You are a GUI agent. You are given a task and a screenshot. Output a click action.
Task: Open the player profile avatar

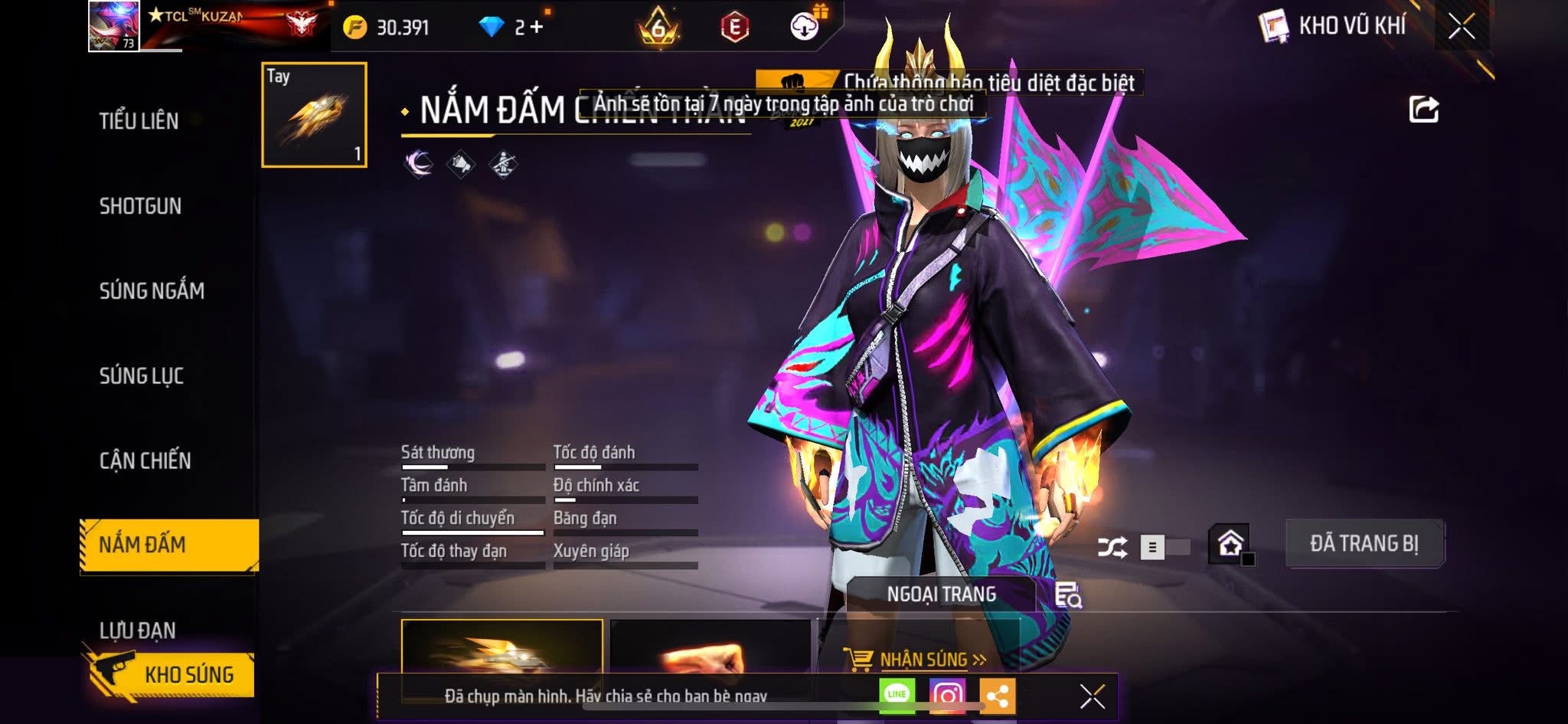tap(114, 26)
